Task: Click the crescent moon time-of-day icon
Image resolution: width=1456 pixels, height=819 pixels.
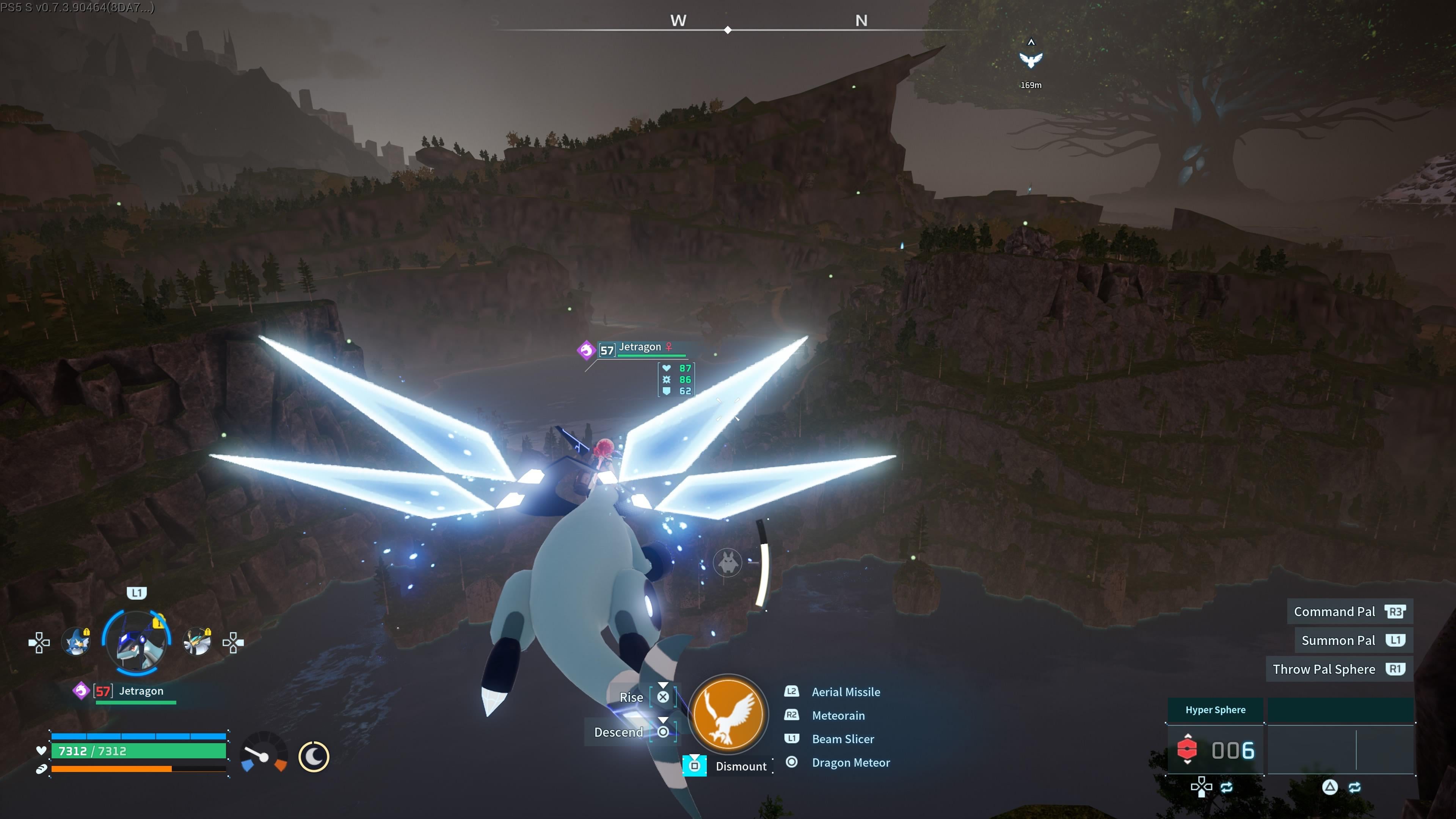Action: point(314,756)
